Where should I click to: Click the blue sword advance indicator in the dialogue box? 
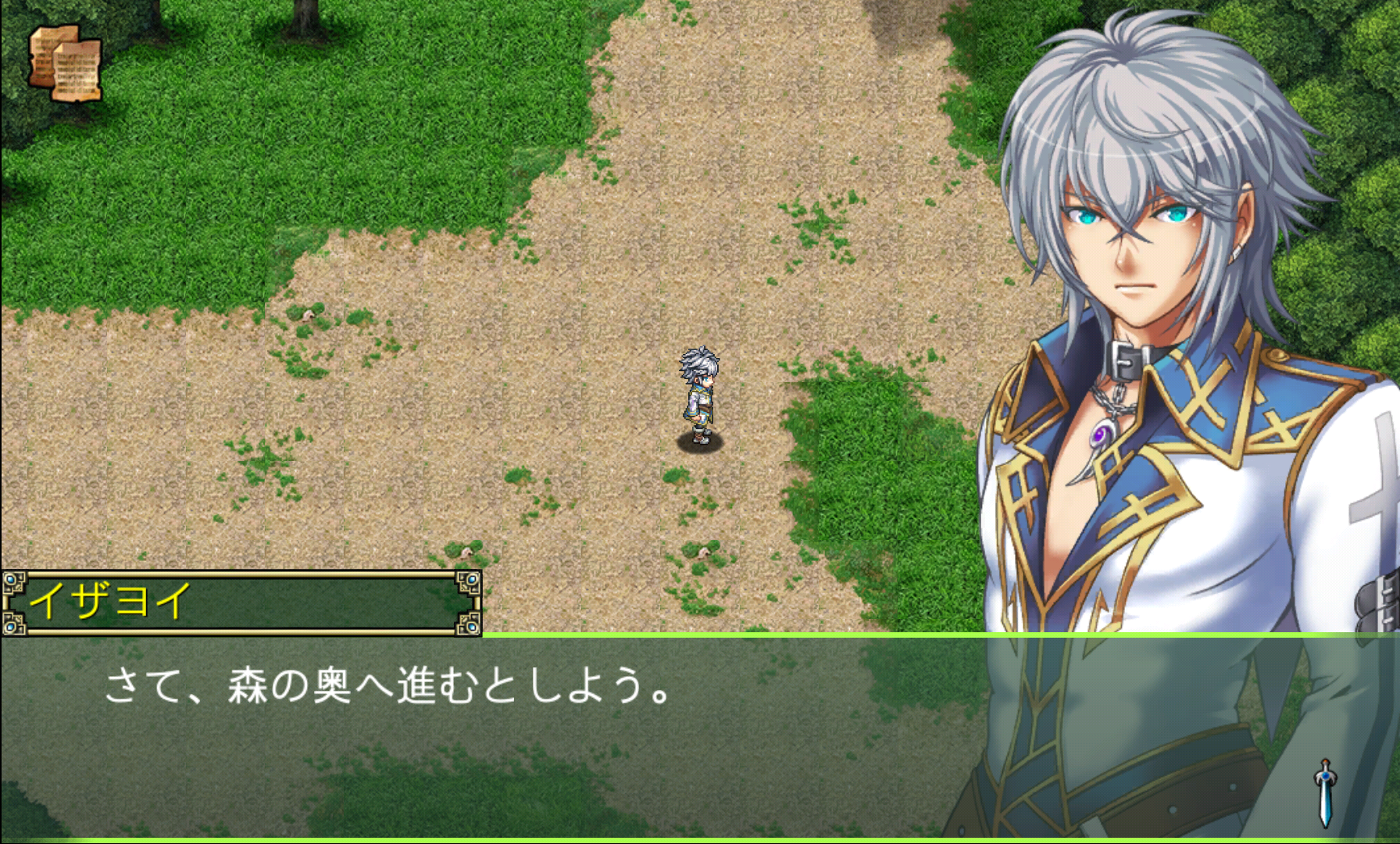pos(1326,793)
